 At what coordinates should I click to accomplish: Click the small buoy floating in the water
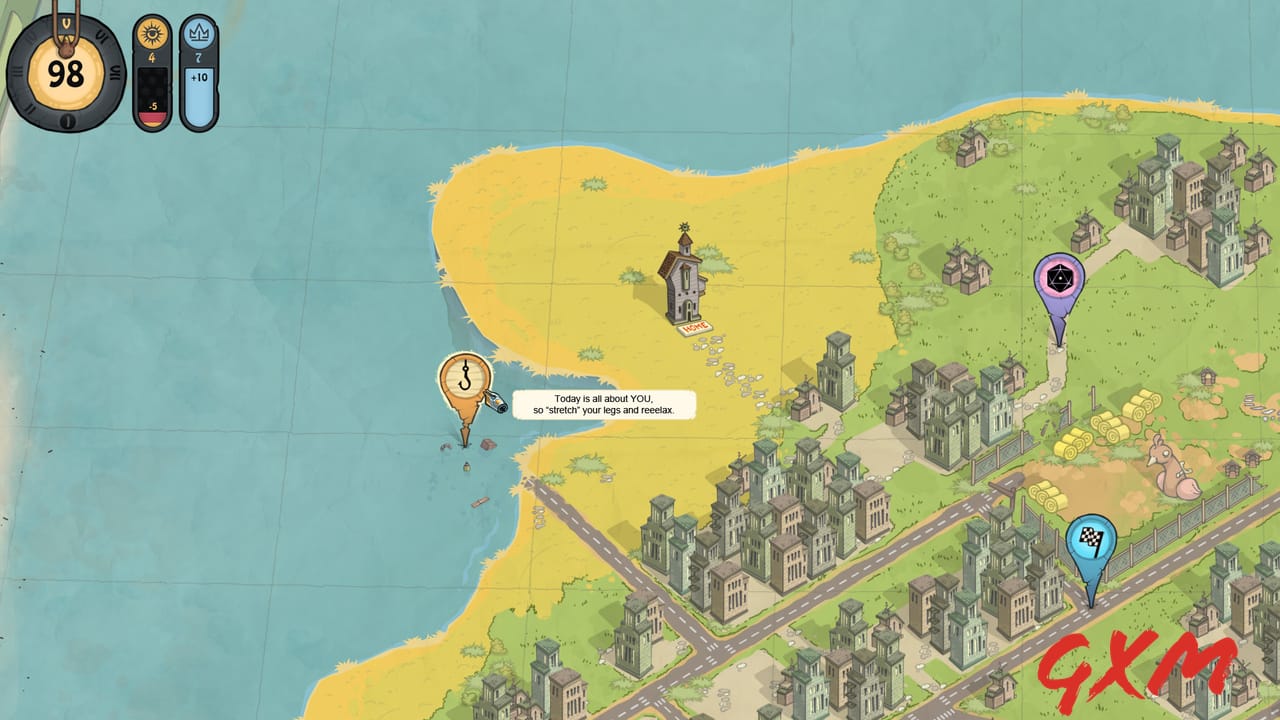pyautogui.click(x=467, y=466)
